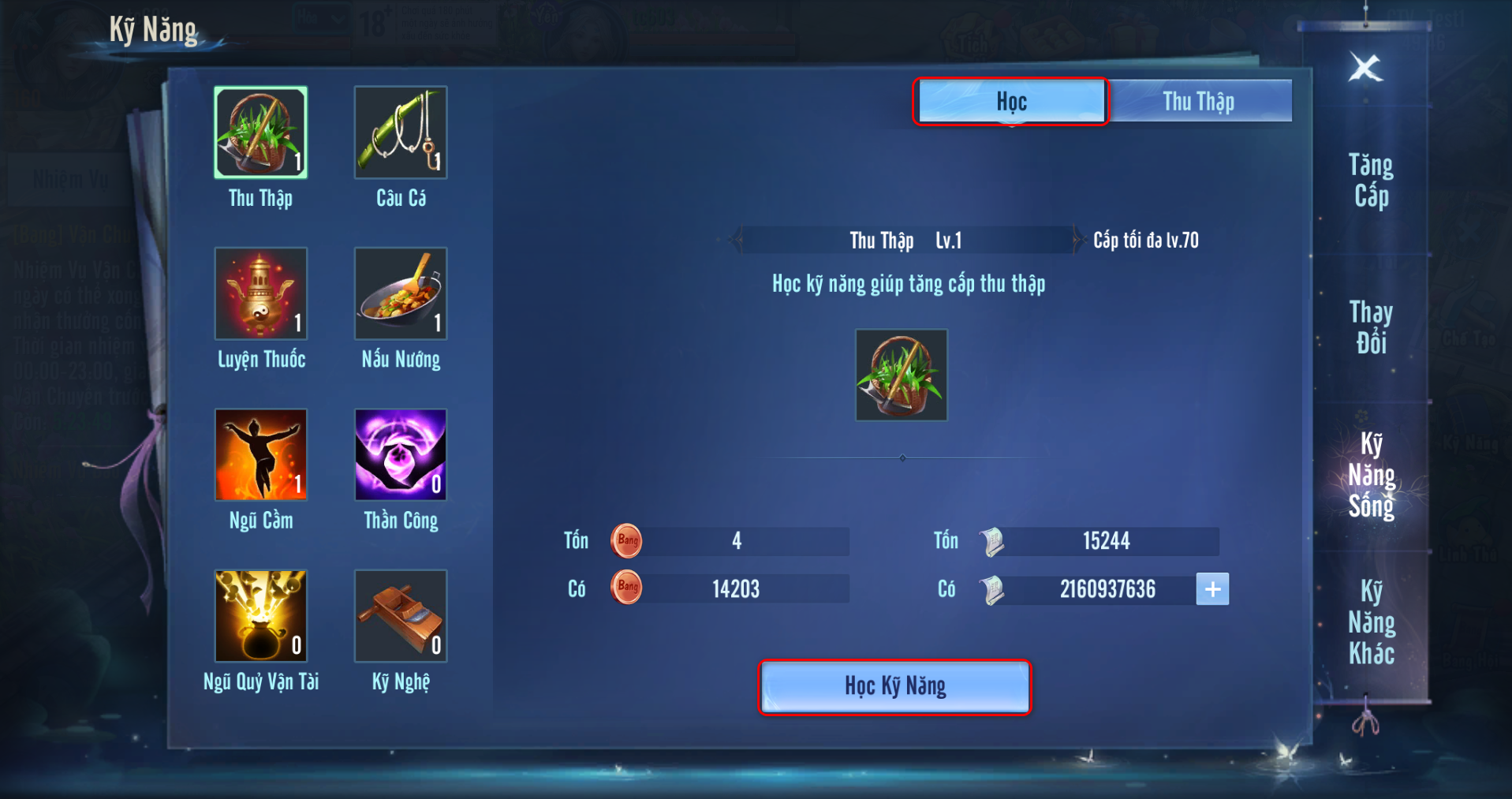This screenshot has width=1512, height=799.
Task: Select the Thu Thập gathering skill icon
Action: pyautogui.click(x=260, y=133)
